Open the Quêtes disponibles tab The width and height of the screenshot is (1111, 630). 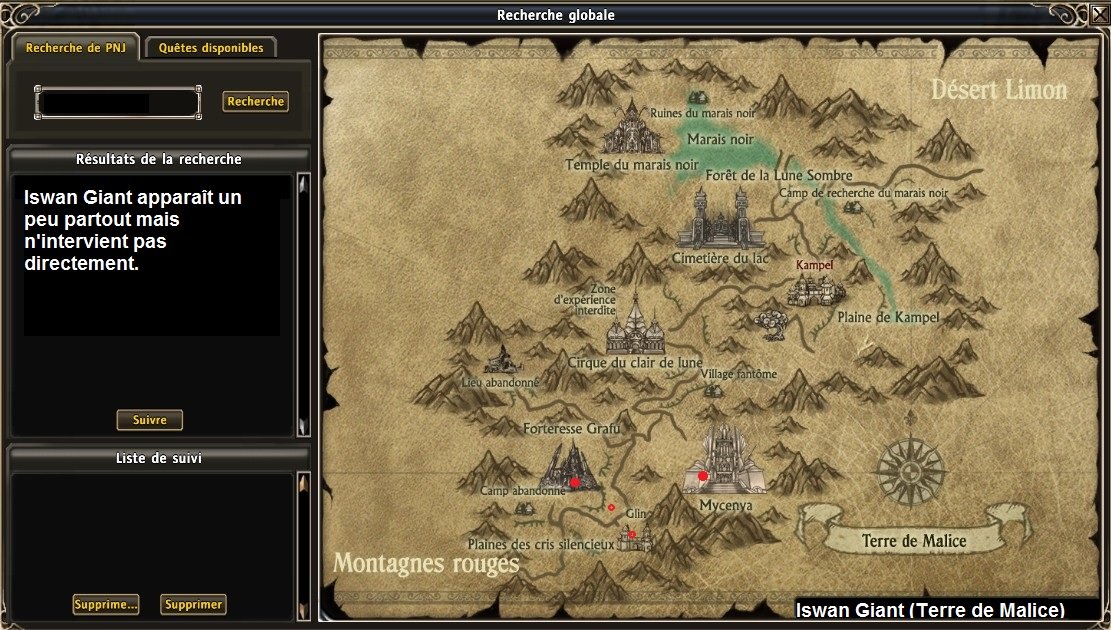click(211, 47)
